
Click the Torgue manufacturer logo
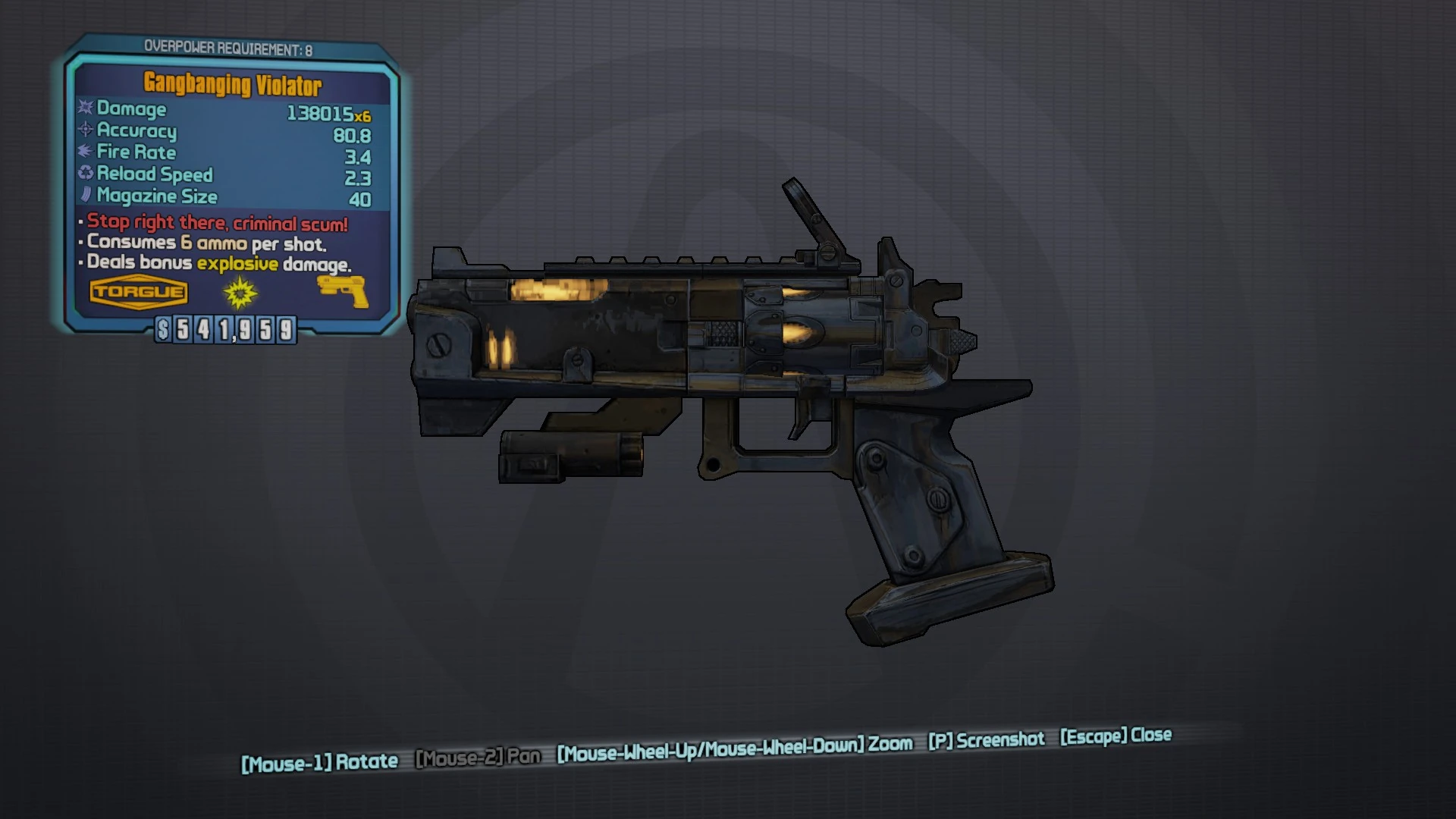138,291
